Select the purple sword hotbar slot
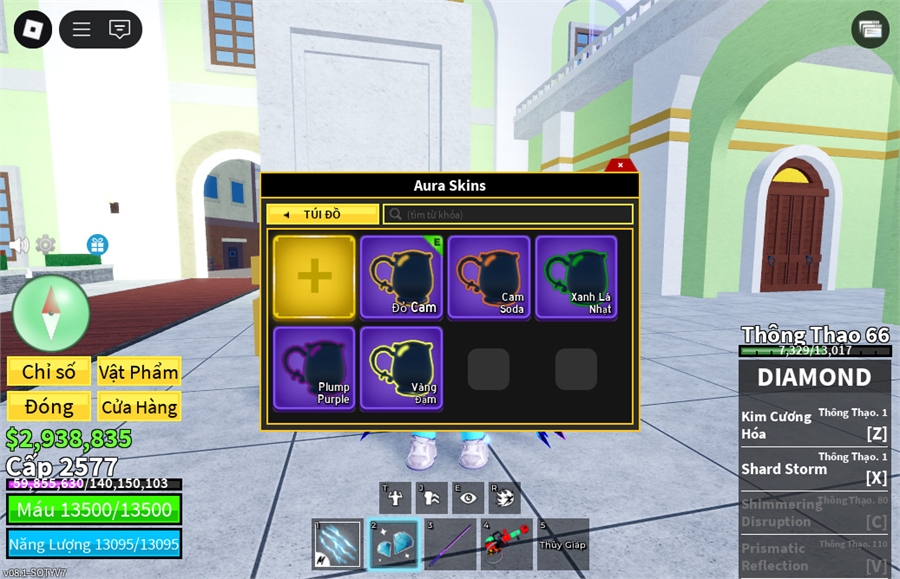Viewport: 900px width, 579px height. tap(449, 544)
